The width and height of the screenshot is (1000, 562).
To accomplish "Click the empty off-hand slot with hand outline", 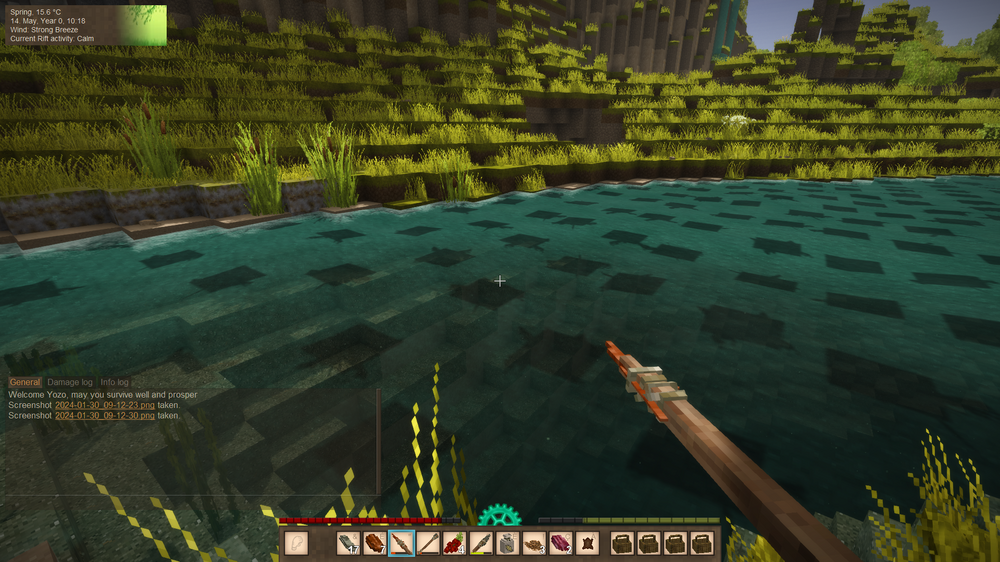I will (296, 543).
